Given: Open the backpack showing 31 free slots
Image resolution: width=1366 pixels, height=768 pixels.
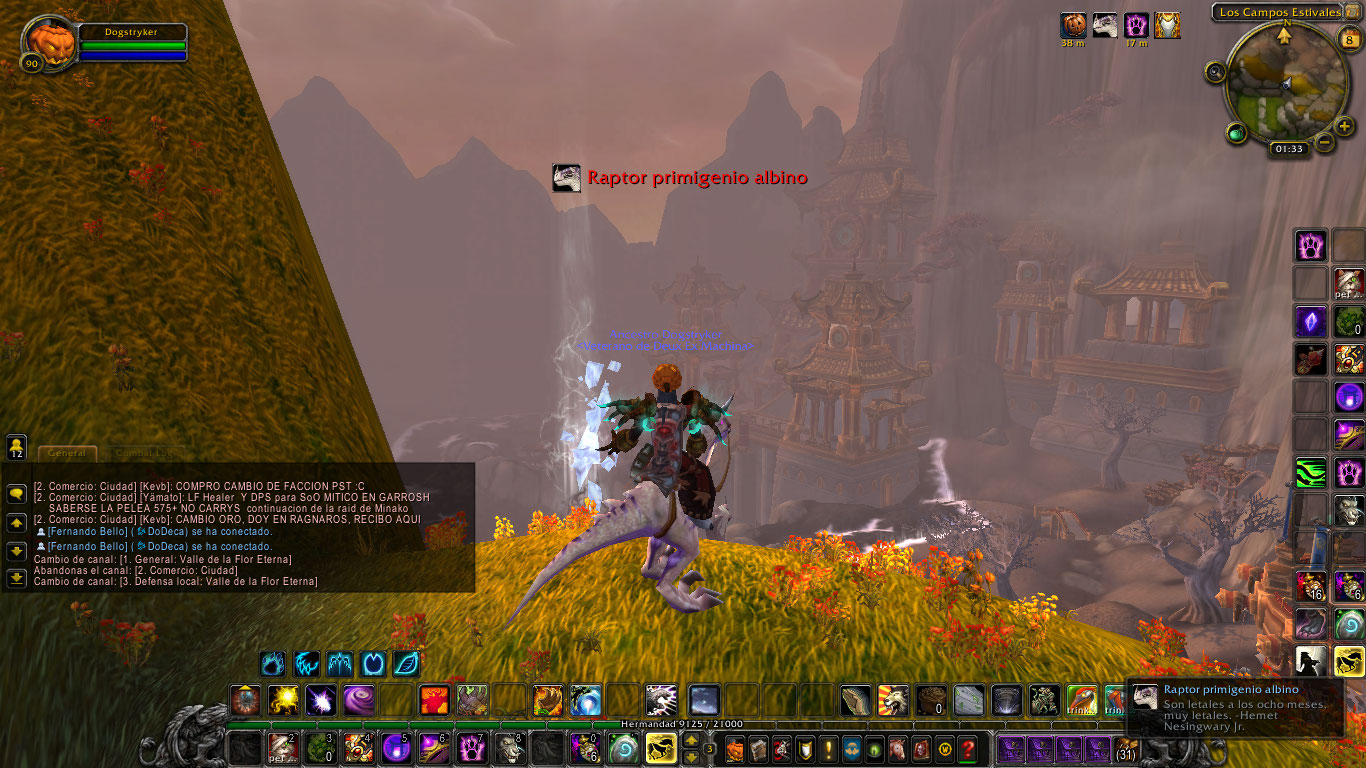Looking at the screenshot, I should click(1125, 748).
